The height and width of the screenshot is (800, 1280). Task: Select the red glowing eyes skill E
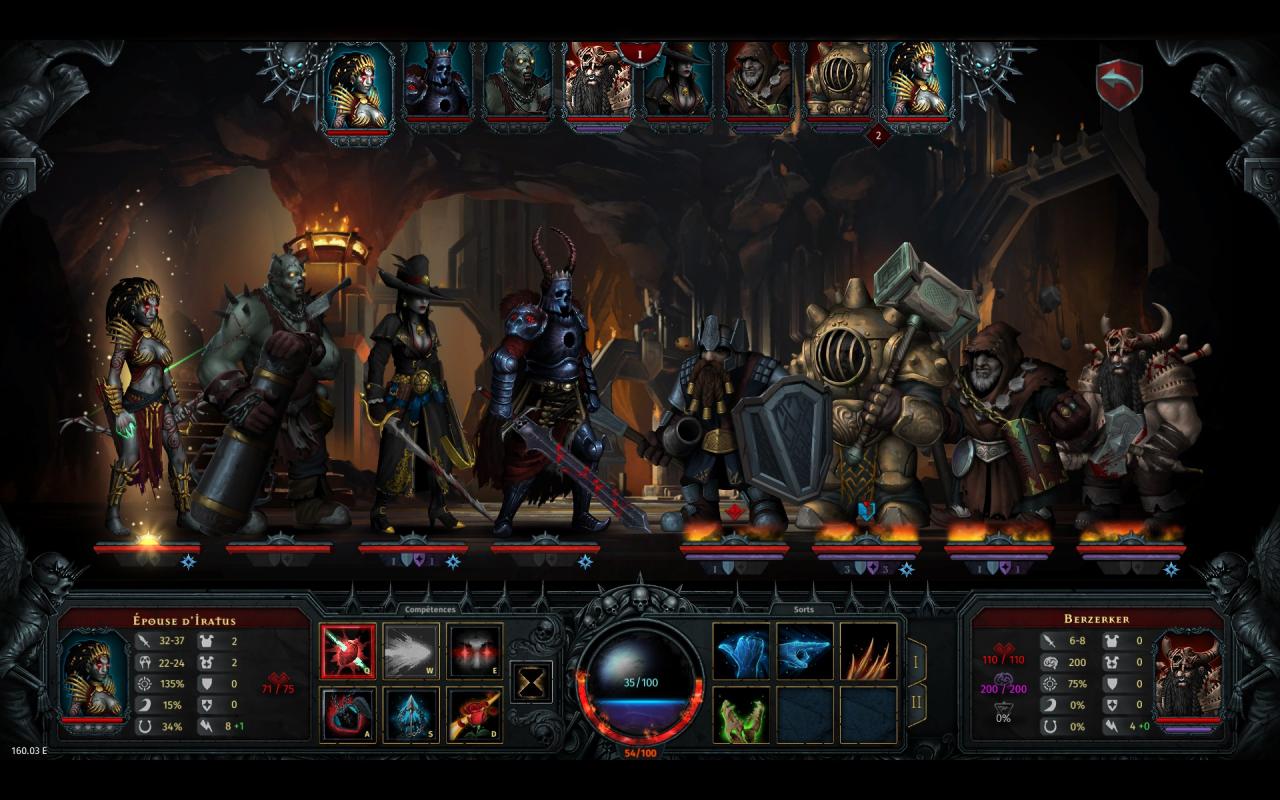[474, 651]
